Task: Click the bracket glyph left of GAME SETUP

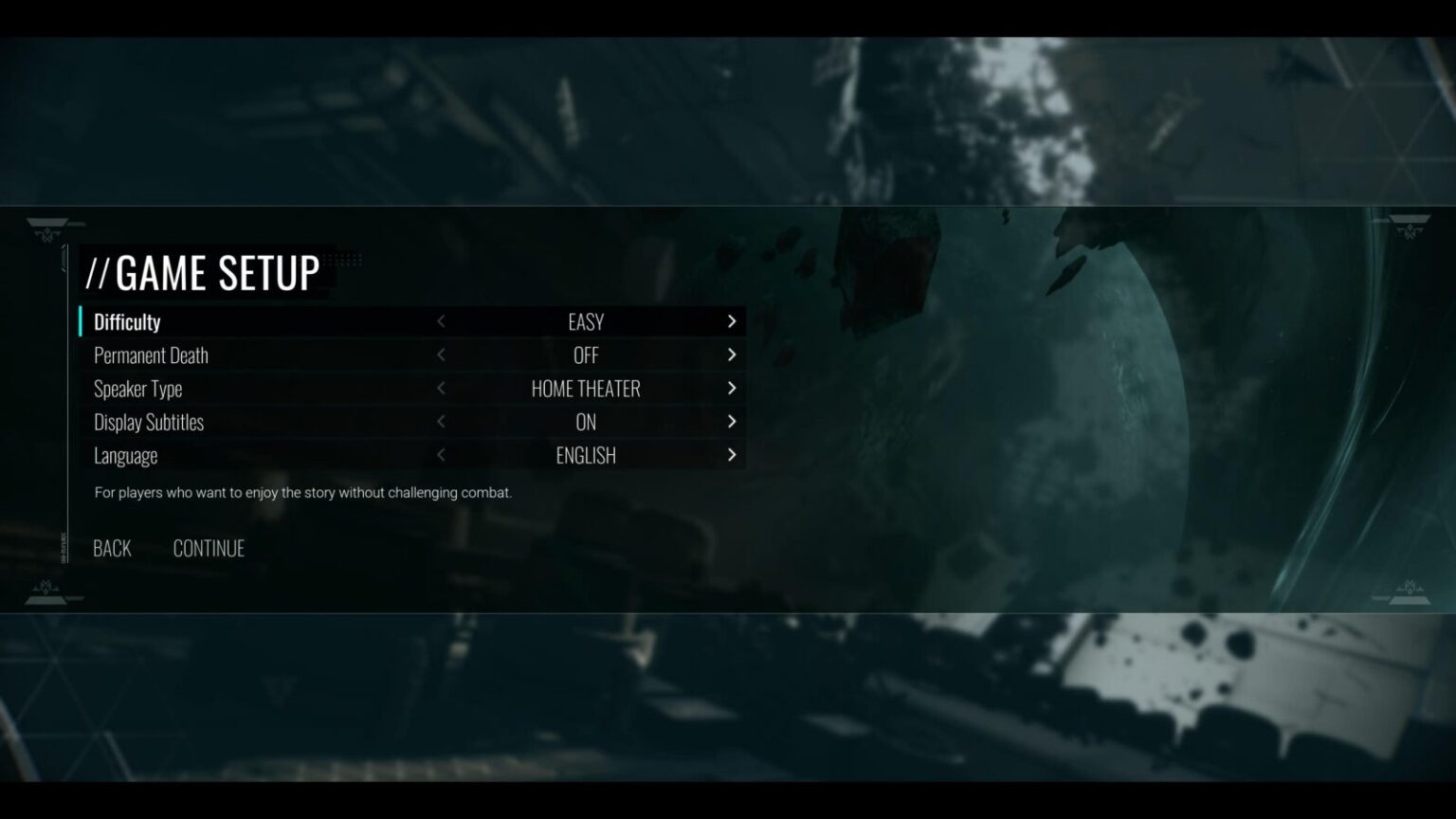Action: 100,275
